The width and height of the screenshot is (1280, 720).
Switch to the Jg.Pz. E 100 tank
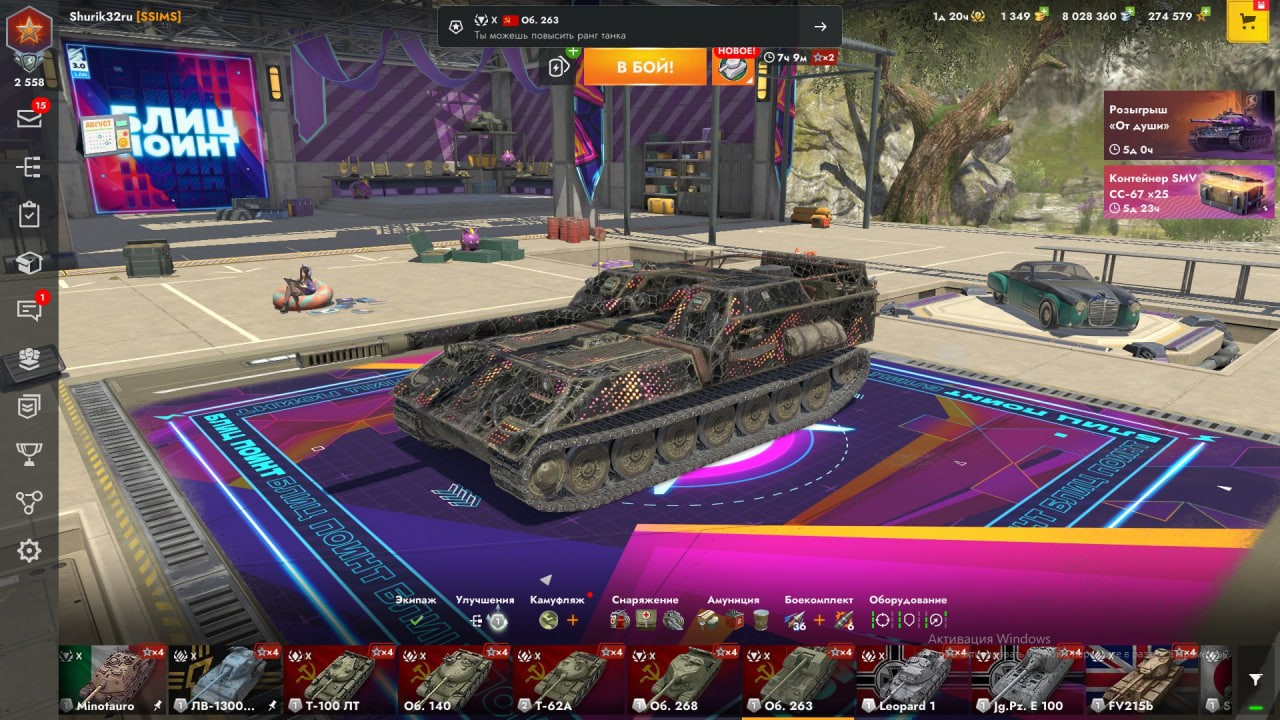click(1027, 680)
